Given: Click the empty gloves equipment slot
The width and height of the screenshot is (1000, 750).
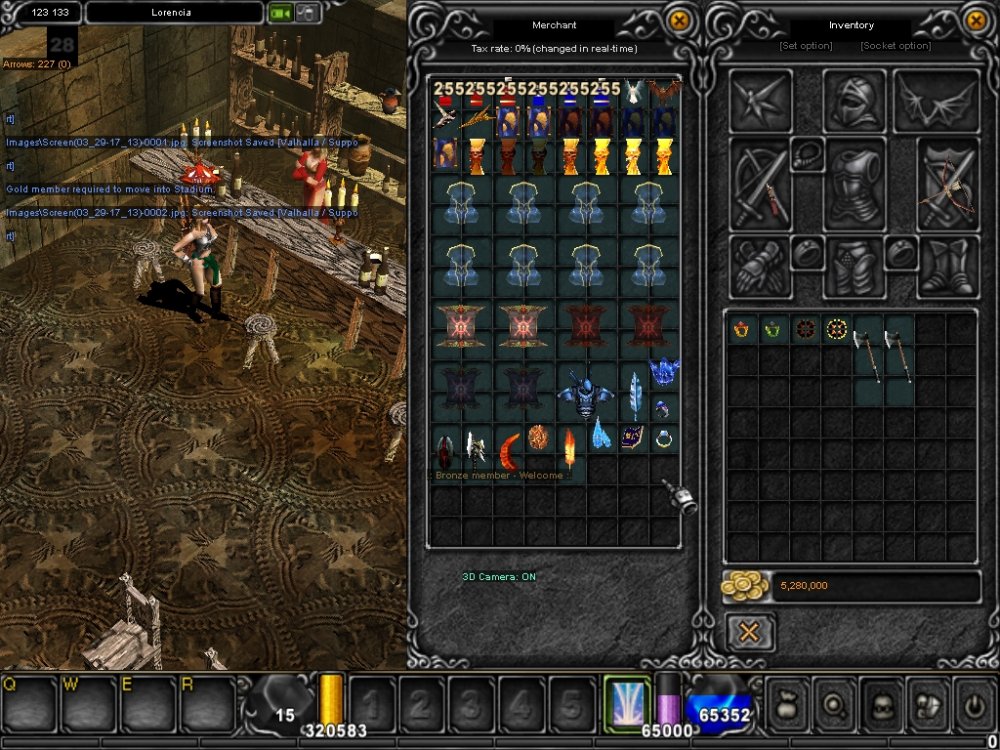Looking at the screenshot, I should [x=760, y=267].
